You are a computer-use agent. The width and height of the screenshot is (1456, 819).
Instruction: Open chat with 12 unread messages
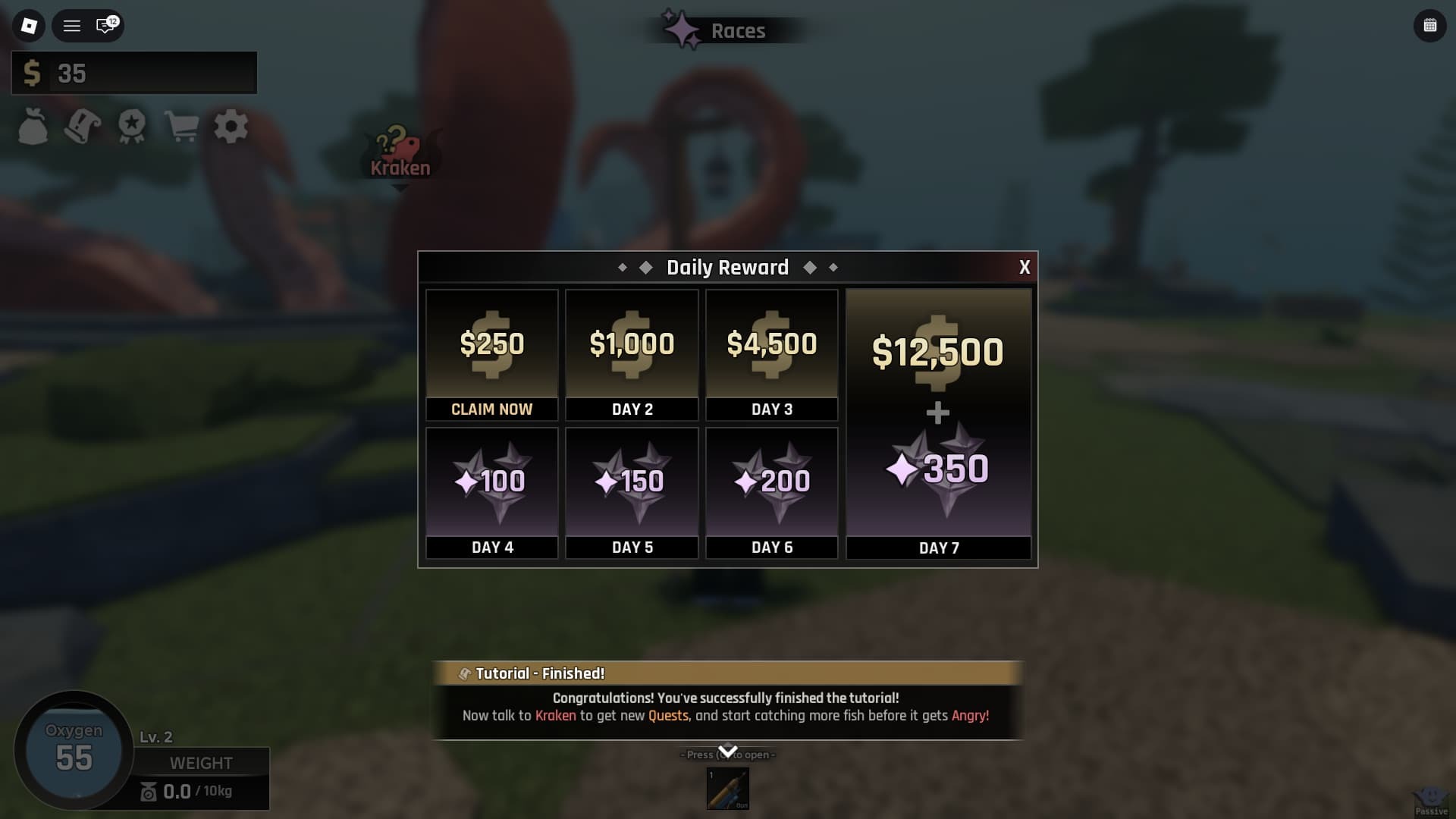click(103, 27)
